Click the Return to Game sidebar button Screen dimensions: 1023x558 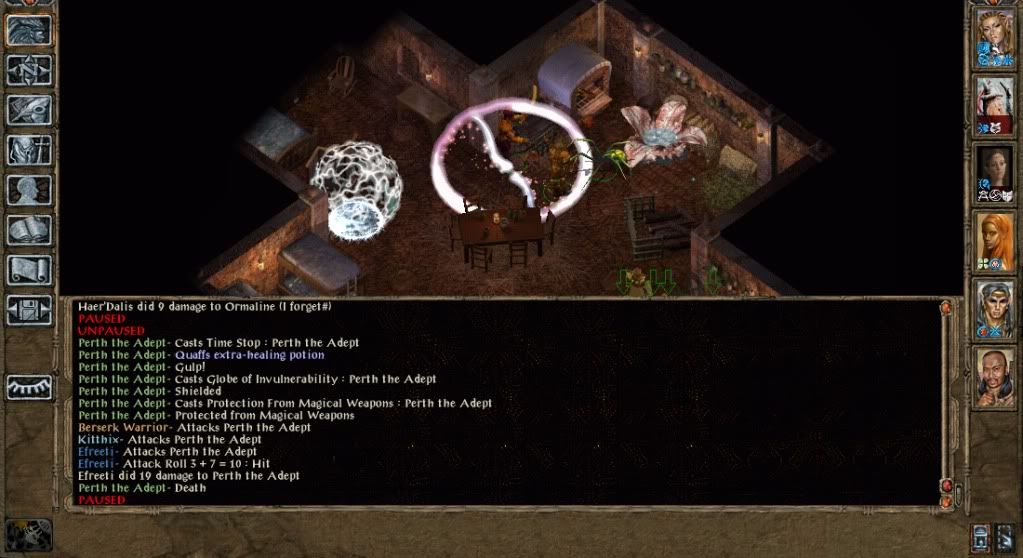point(30,29)
